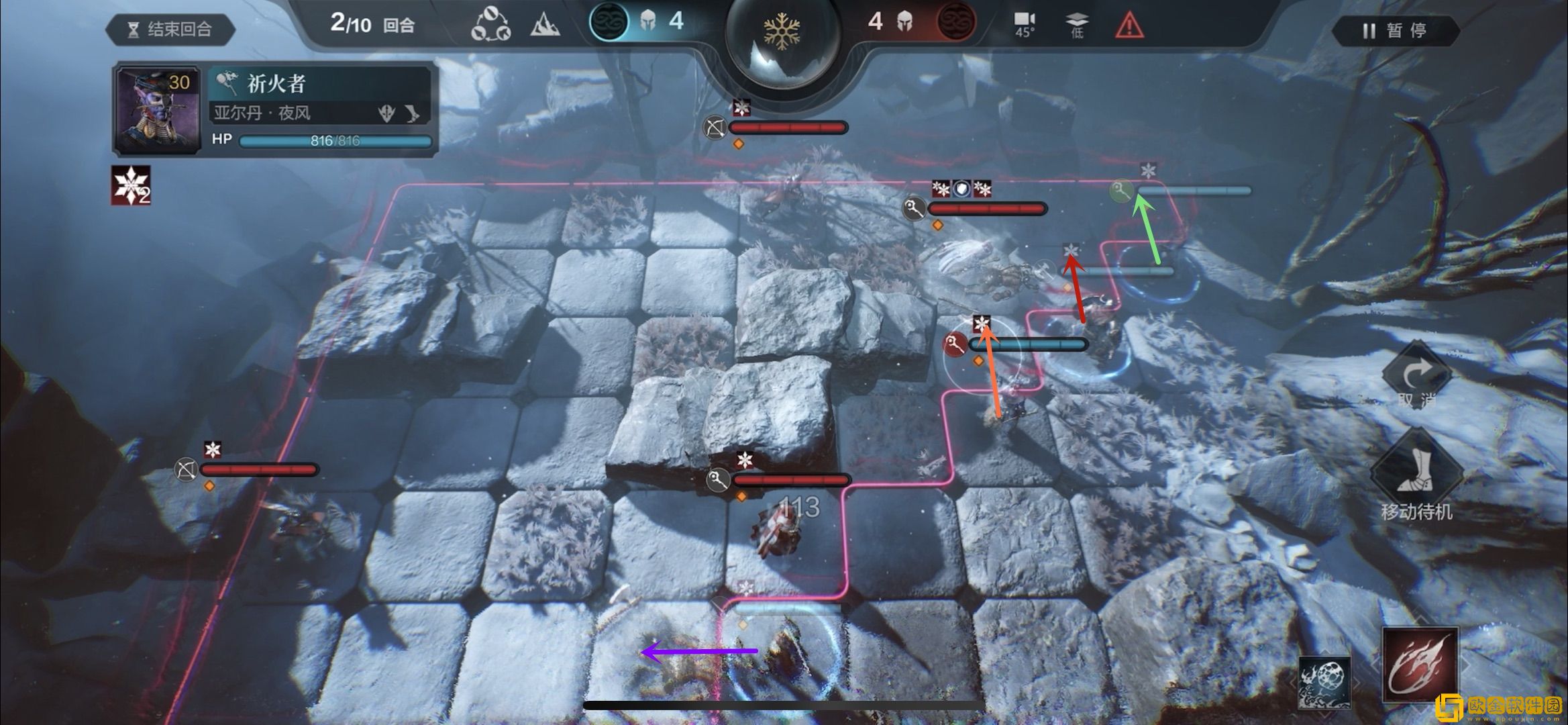This screenshot has height=725, width=1568.
Task: Open the red warning triangle indicator
Action: pos(1129,26)
